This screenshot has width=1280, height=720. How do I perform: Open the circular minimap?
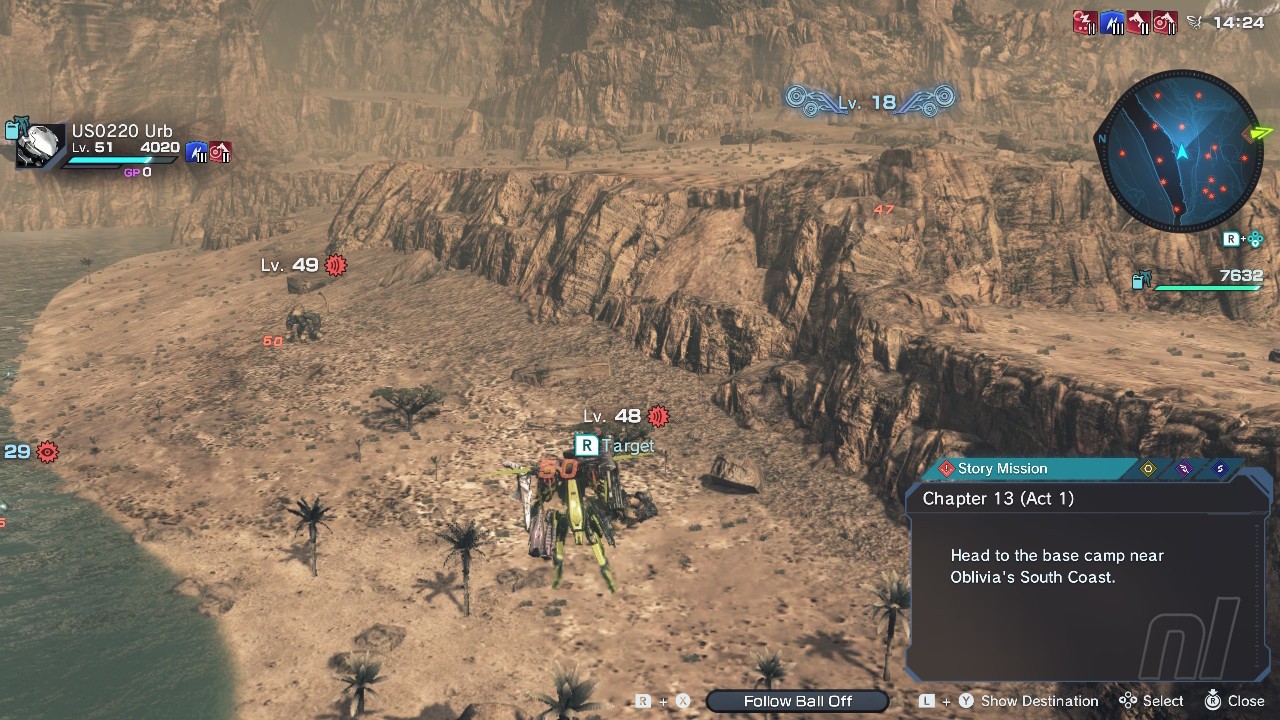1181,151
